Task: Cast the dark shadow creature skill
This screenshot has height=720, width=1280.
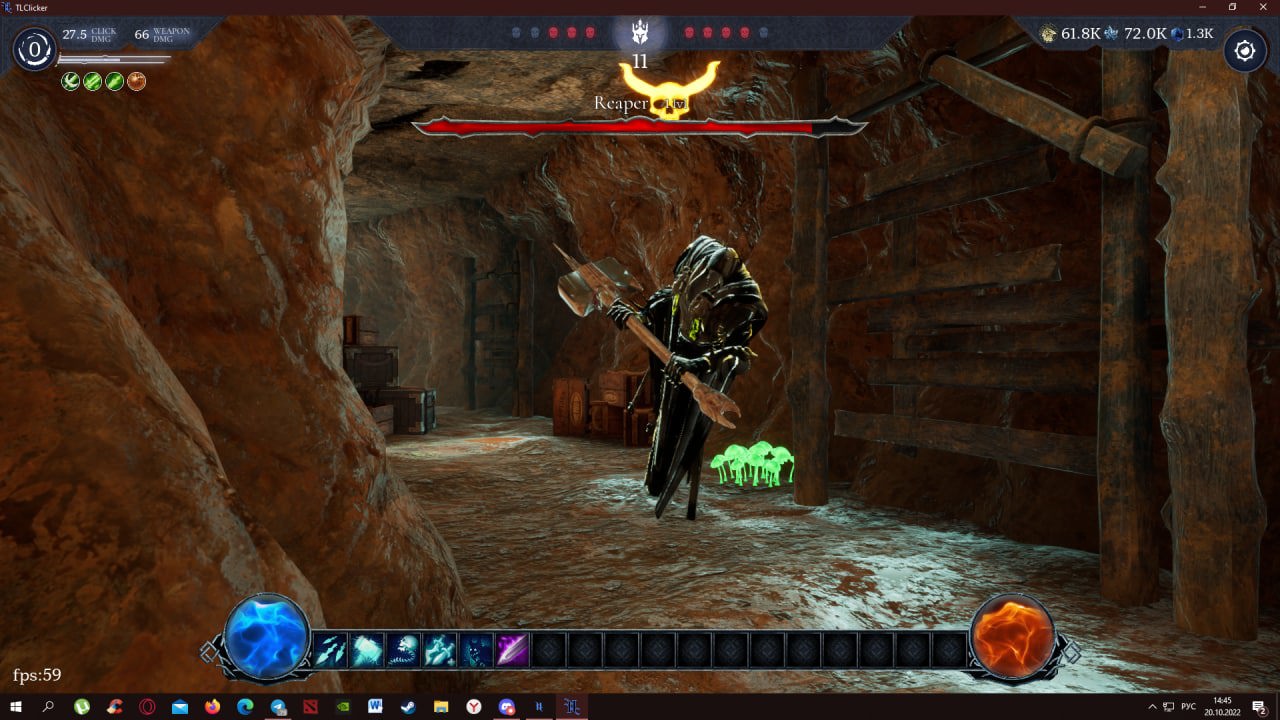Action: 476,651
